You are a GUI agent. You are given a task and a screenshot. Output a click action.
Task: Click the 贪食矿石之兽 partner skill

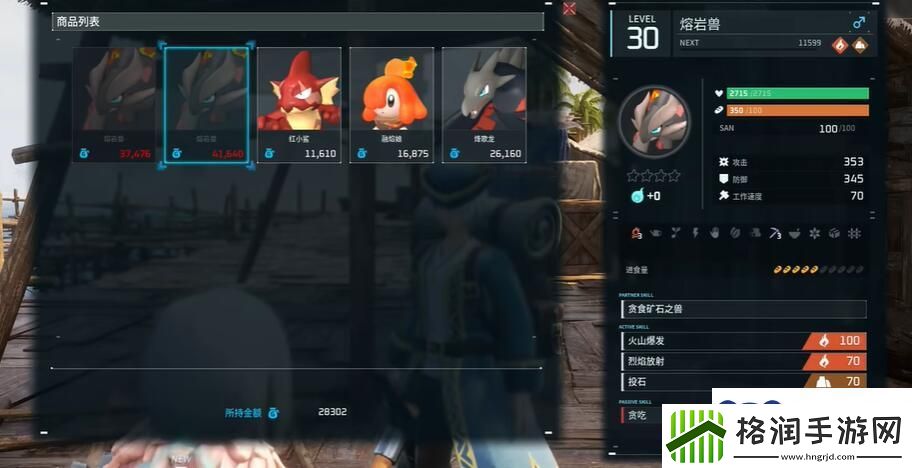click(743, 309)
